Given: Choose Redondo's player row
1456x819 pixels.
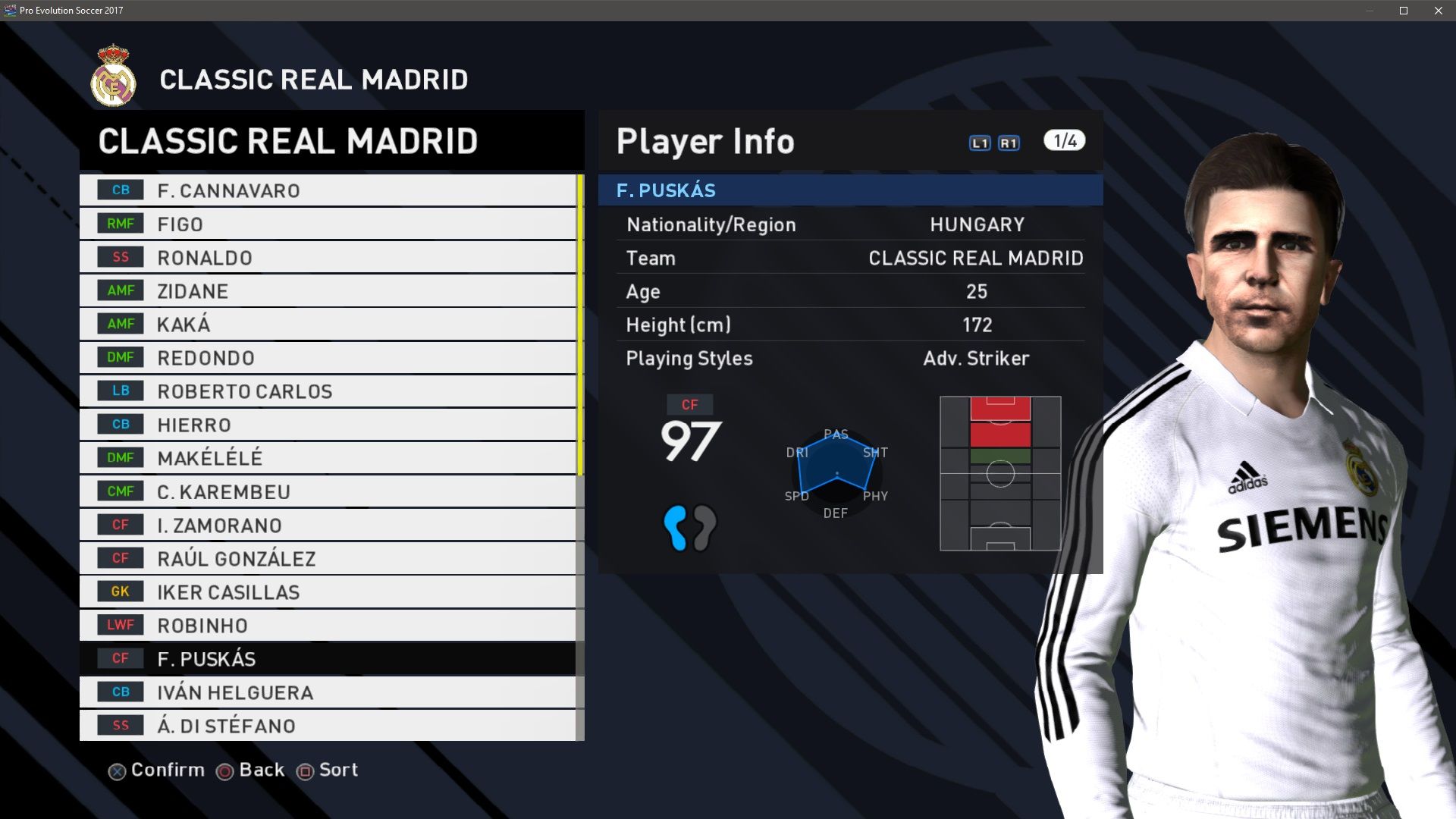Looking at the screenshot, I should 328,358.
